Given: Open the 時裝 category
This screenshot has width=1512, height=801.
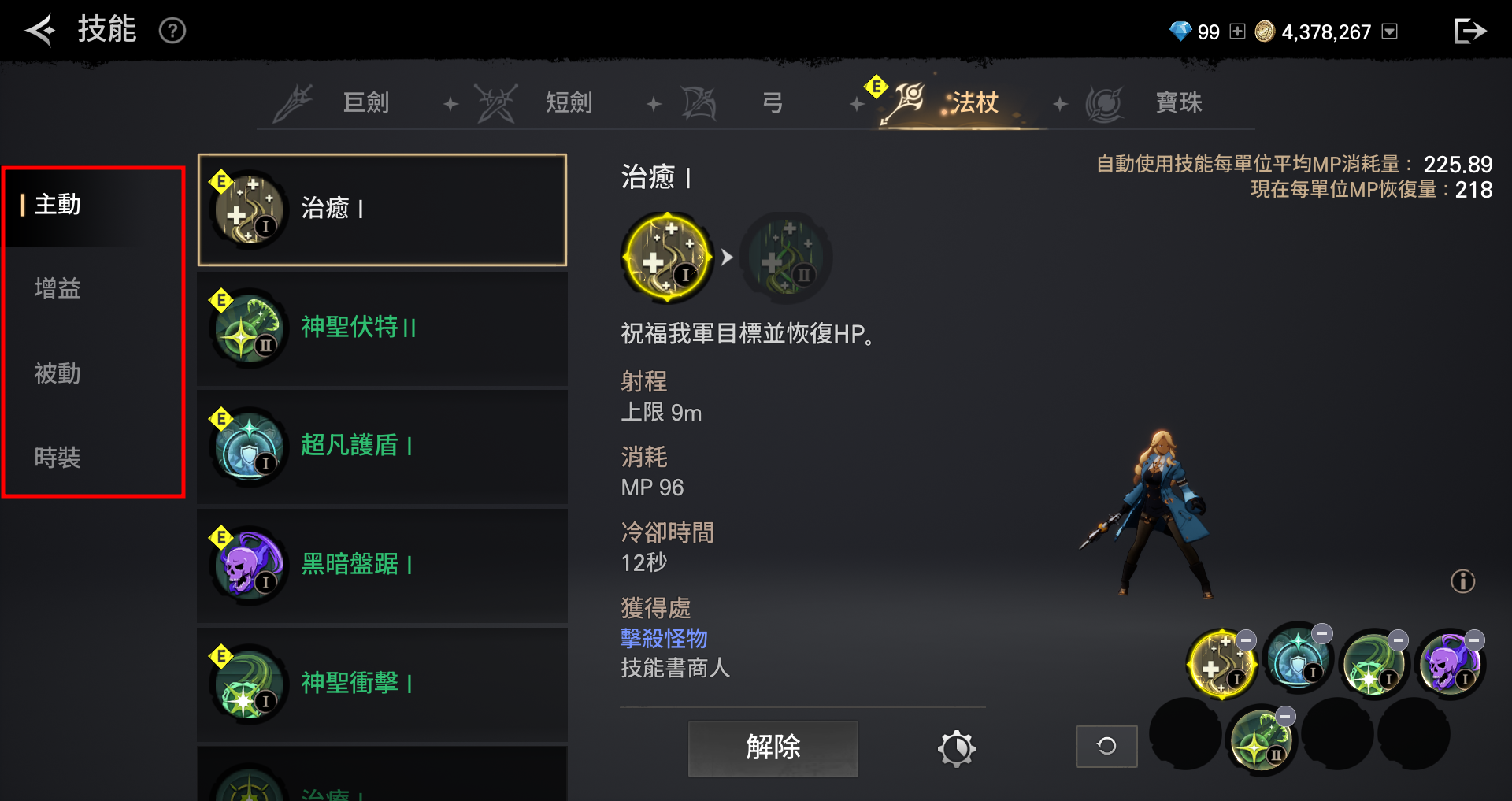Looking at the screenshot, I should coord(57,458).
